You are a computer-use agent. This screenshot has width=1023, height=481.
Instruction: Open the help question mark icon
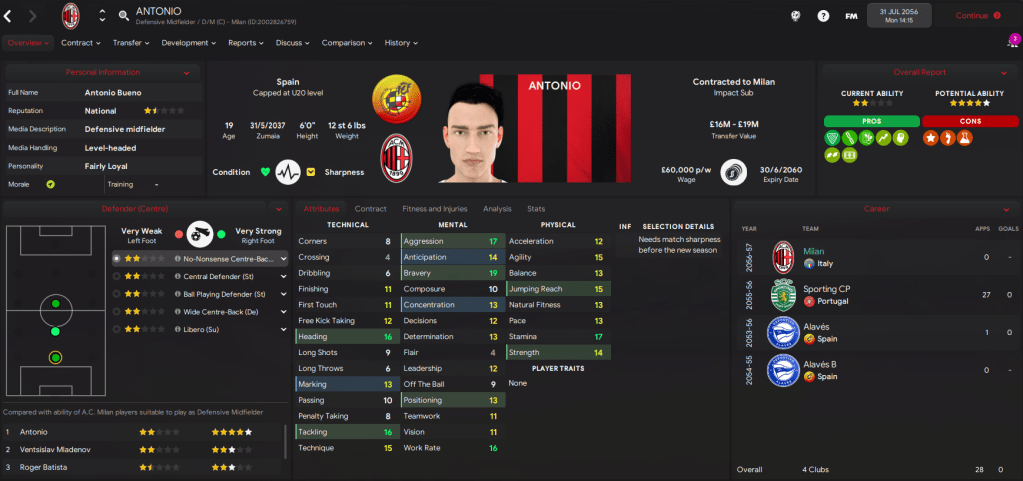(x=823, y=16)
